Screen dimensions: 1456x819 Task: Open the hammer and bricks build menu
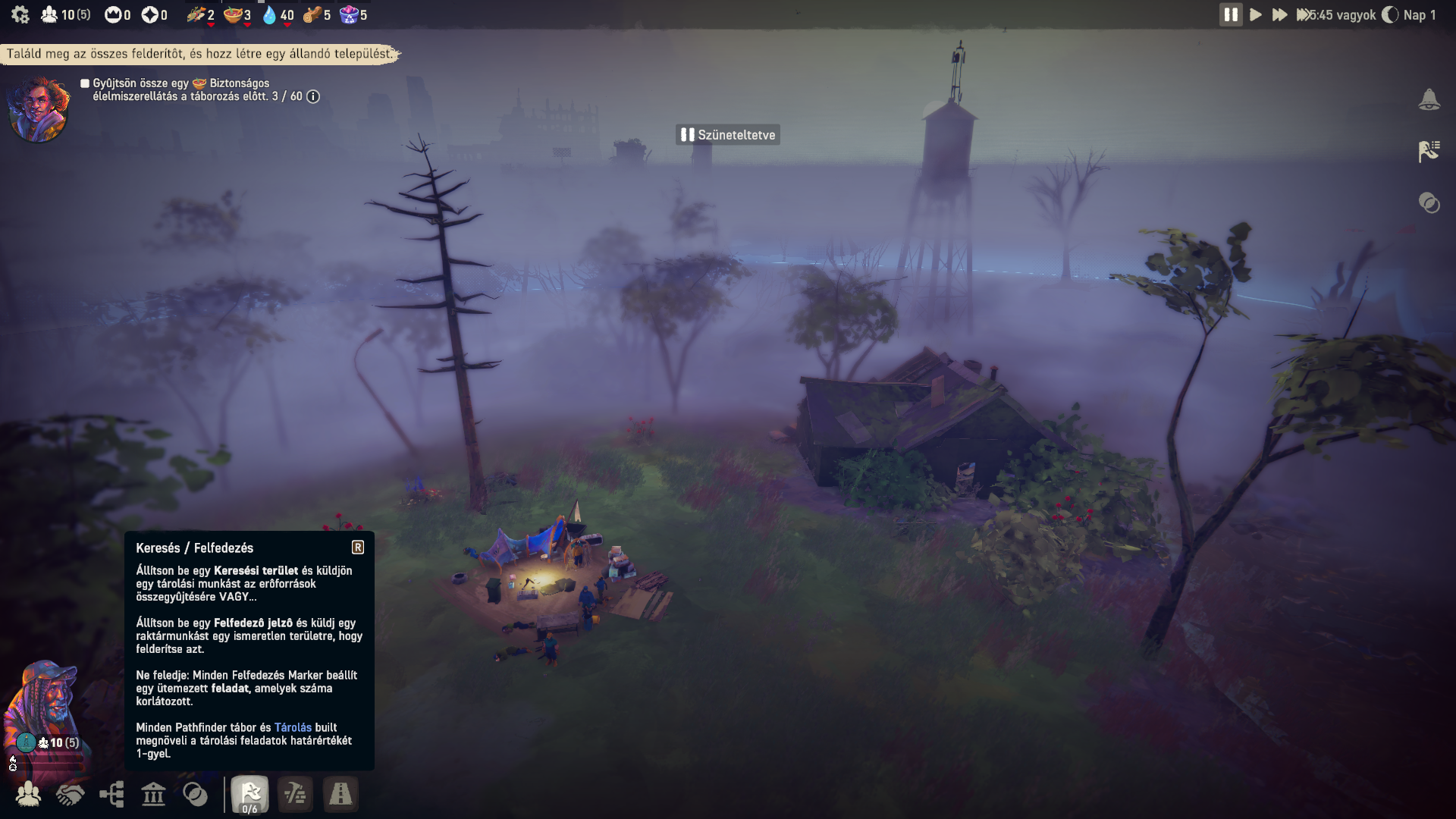coord(295,794)
